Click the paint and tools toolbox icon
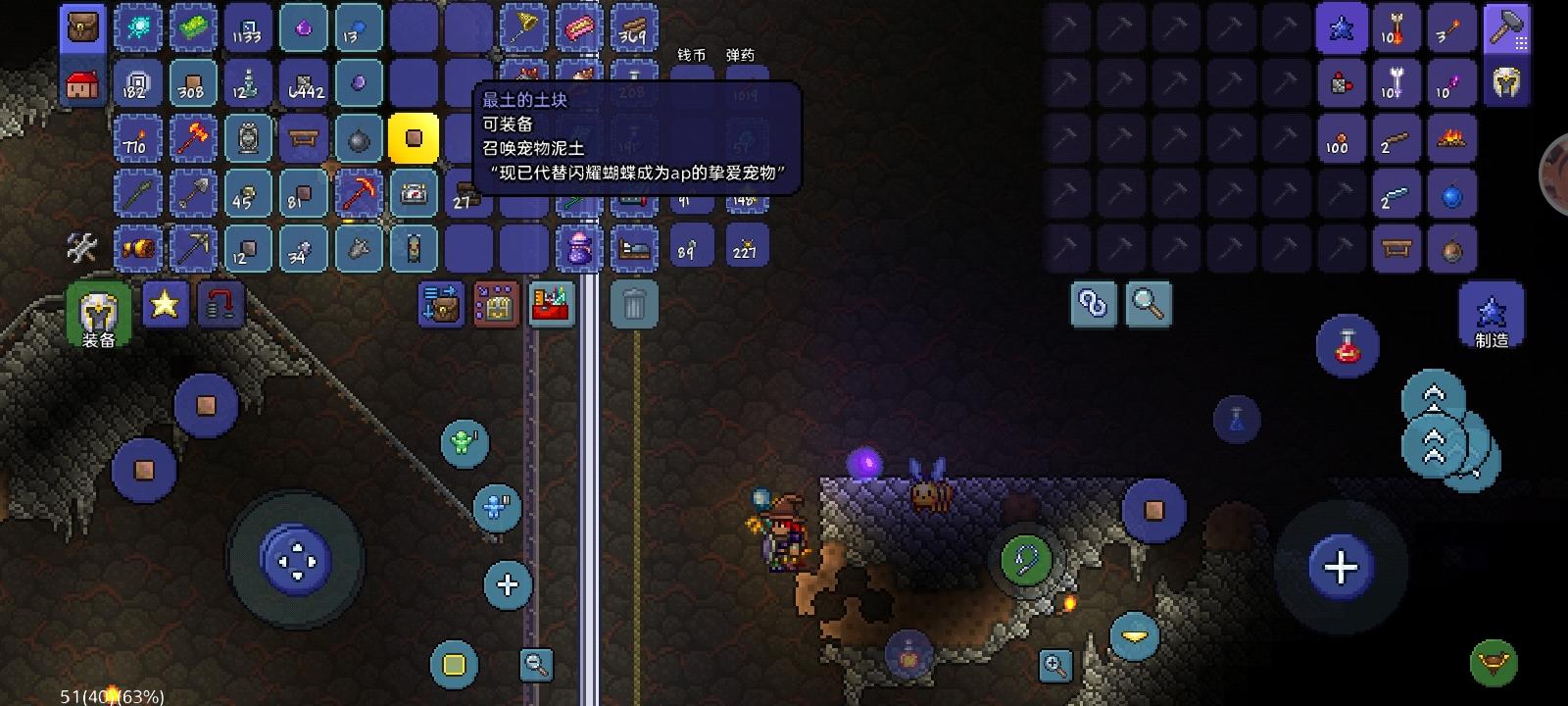 (x=552, y=304)
